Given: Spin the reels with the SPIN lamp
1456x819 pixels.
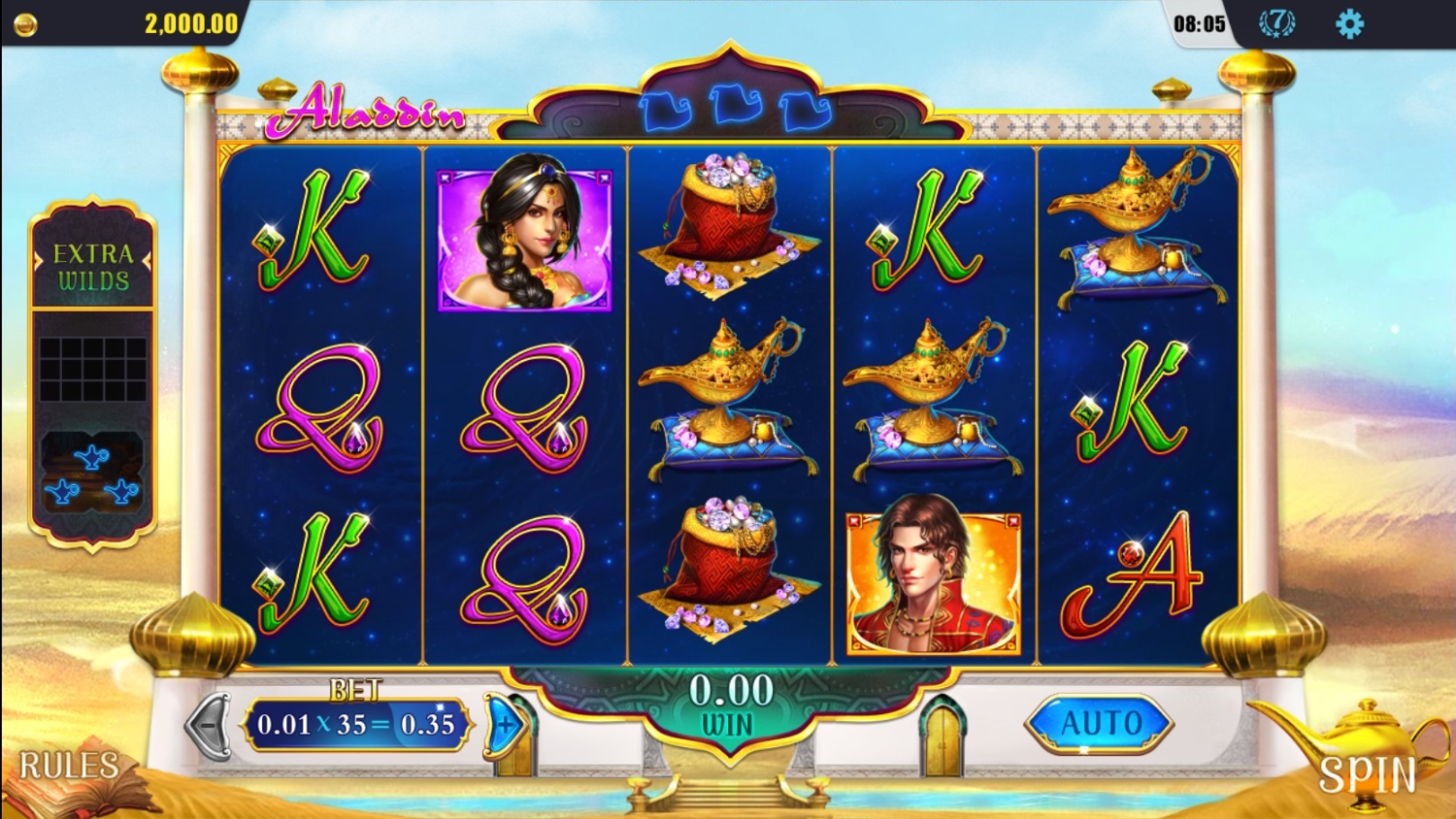Looking at the screenshot, I should [x=1359, y=762].
